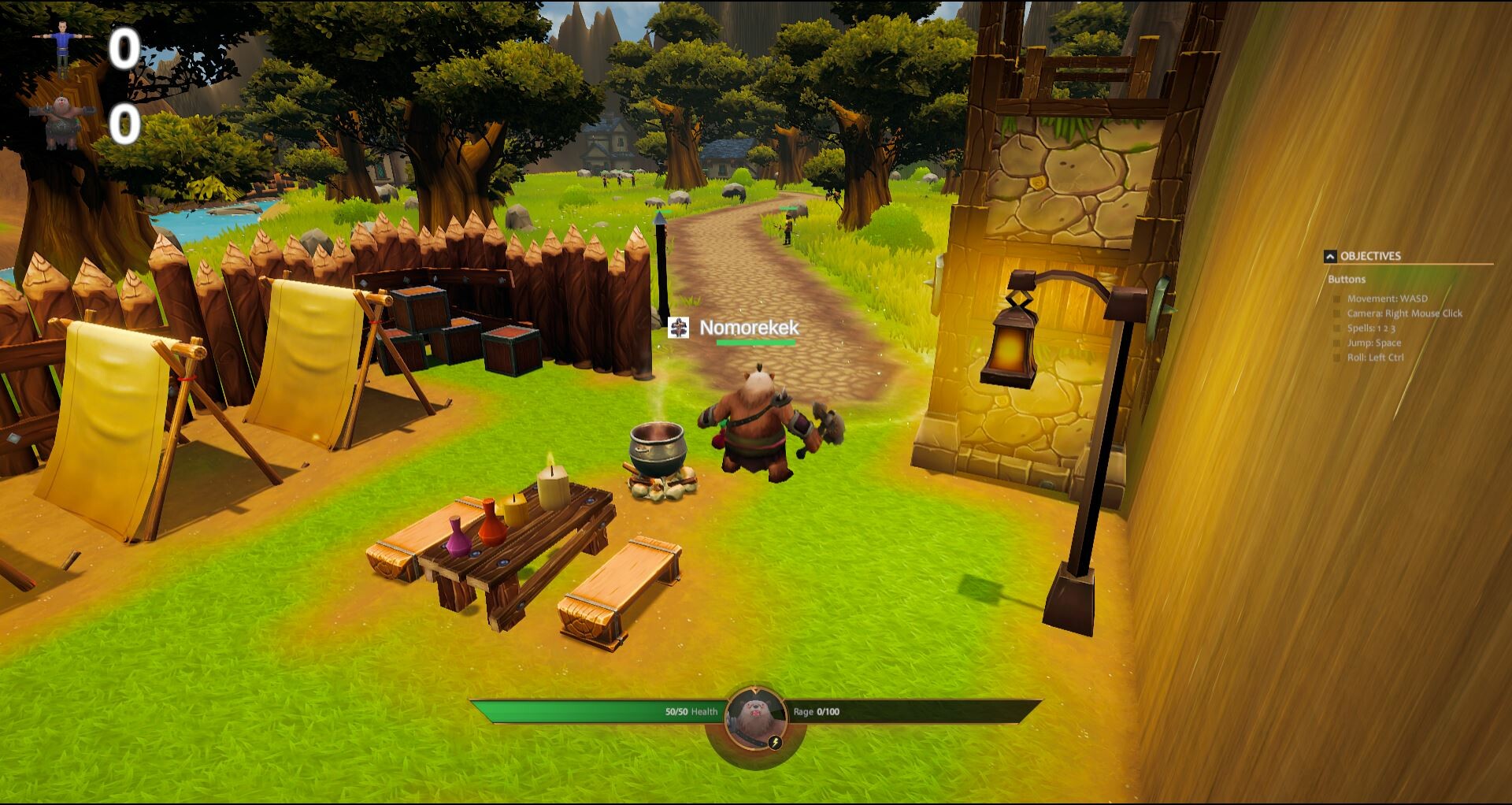Viewport: 1512px width, 805px height.
Task: Click the class crest beside Nomorekek's name
Action: click(679, 329)
